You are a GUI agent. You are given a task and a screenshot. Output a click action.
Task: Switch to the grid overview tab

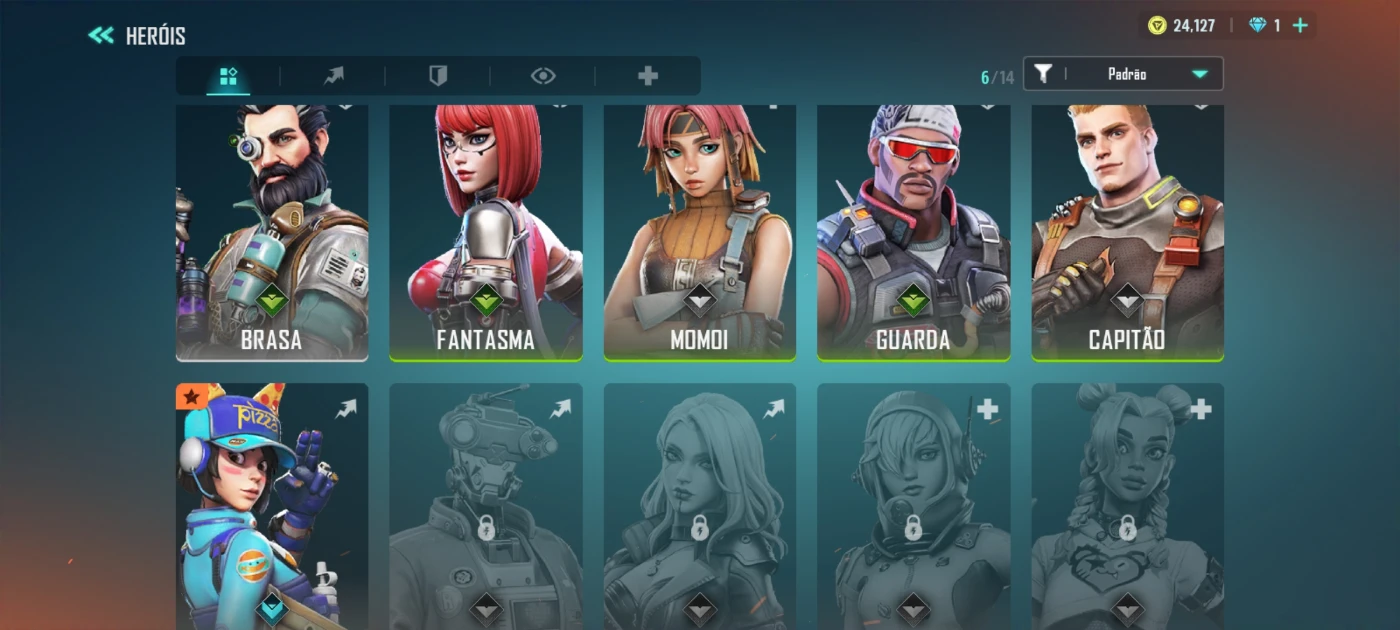point(228,76)
